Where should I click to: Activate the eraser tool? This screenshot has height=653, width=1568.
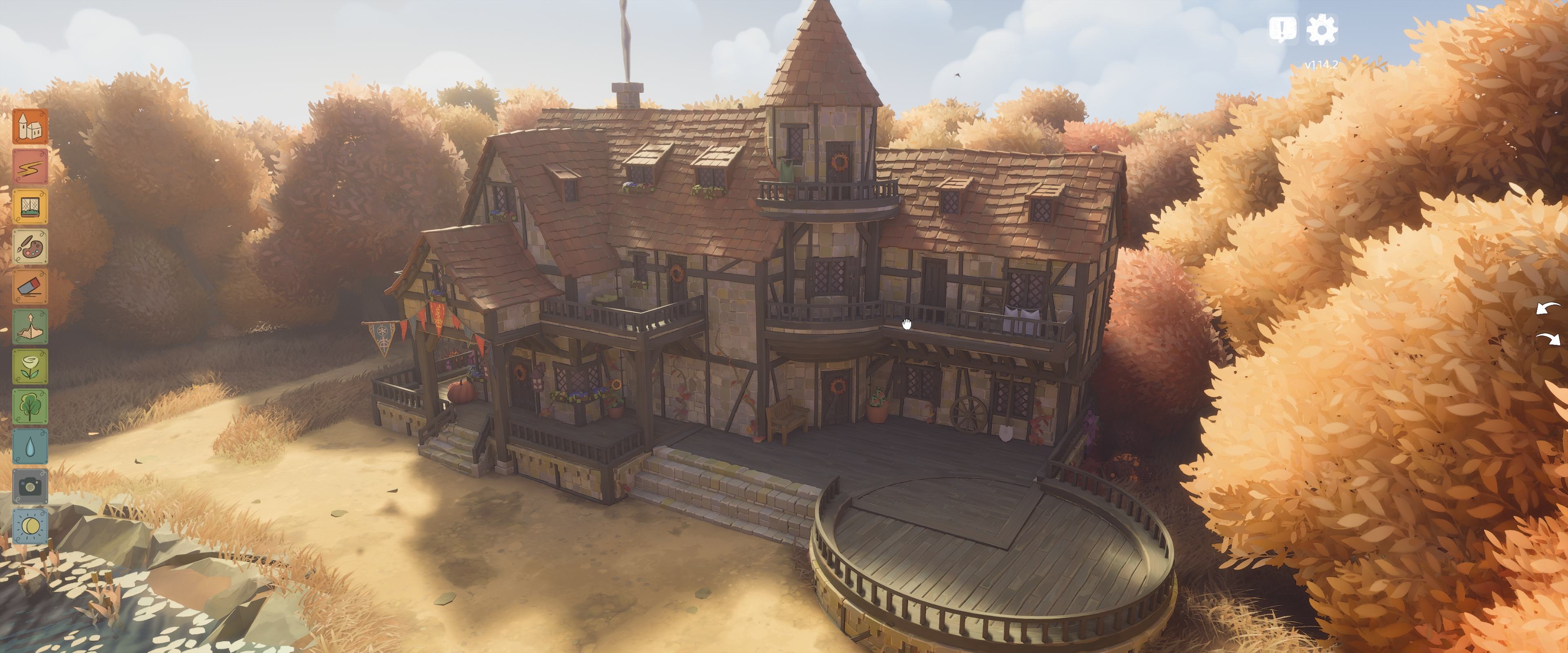(x=30, y=287)
